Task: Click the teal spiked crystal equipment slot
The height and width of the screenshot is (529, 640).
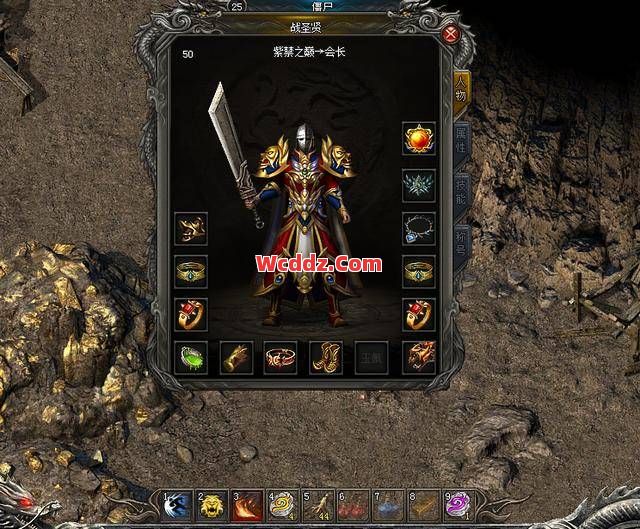Action: pyautogui.click(x=419, y=184)
